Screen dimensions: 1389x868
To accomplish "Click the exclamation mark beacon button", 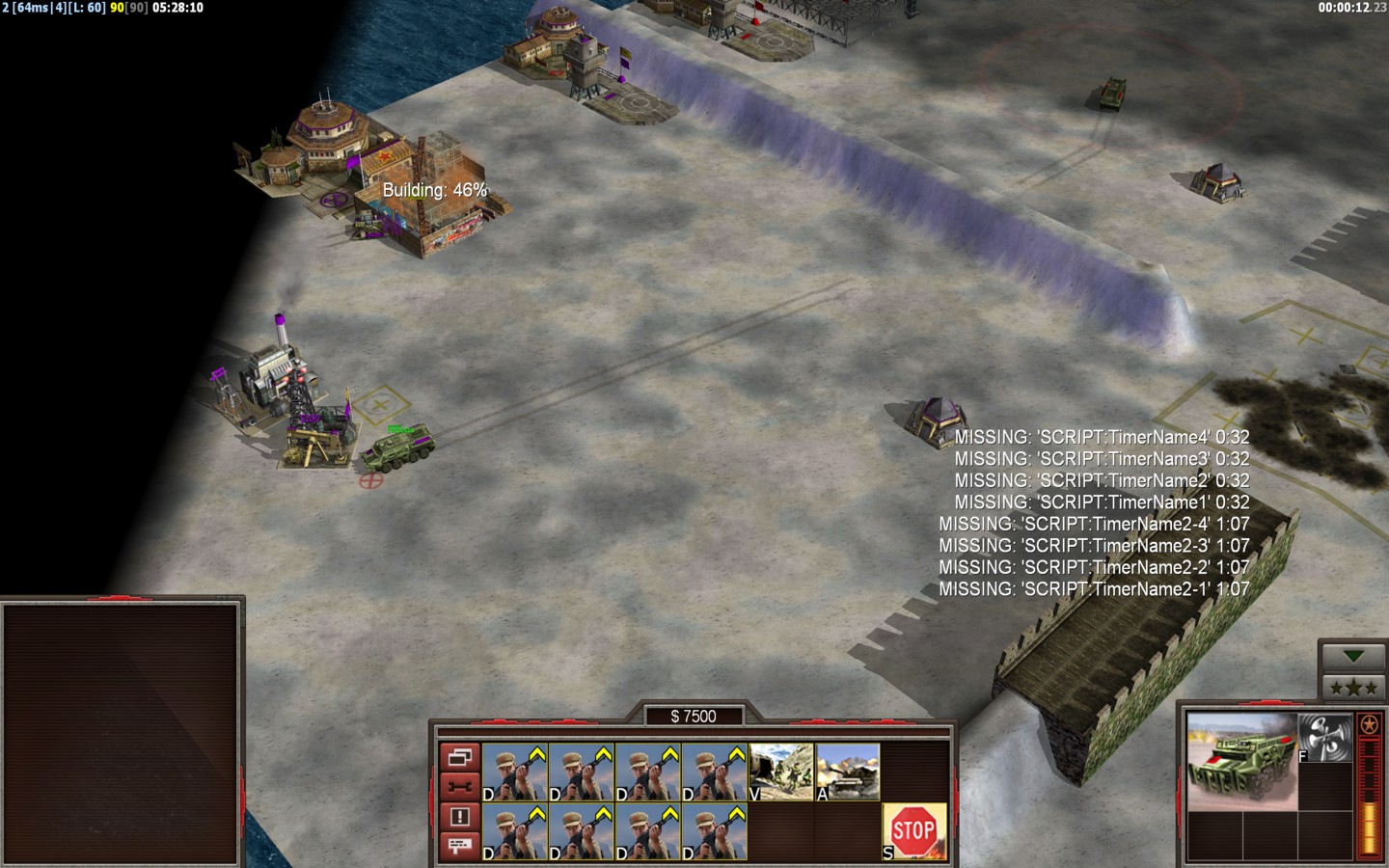I will 459,817.
